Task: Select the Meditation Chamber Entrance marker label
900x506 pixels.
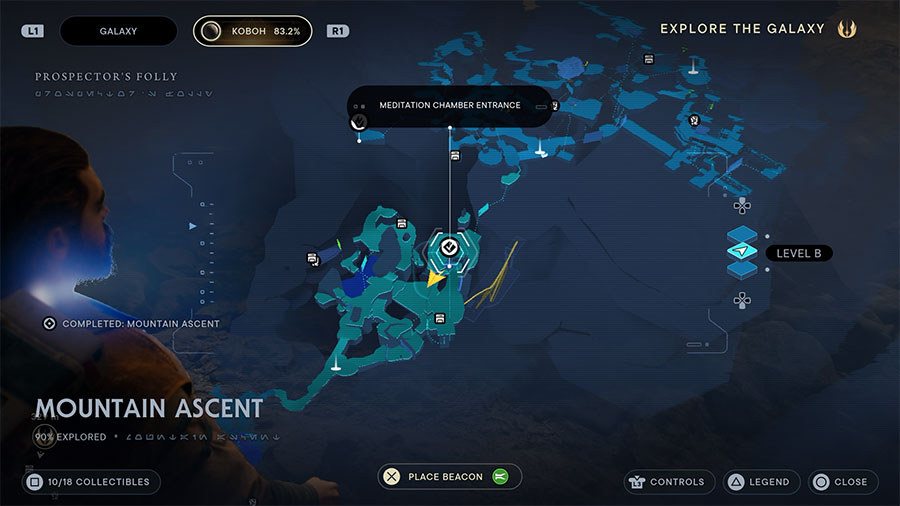Action: (x=449, y=105)
